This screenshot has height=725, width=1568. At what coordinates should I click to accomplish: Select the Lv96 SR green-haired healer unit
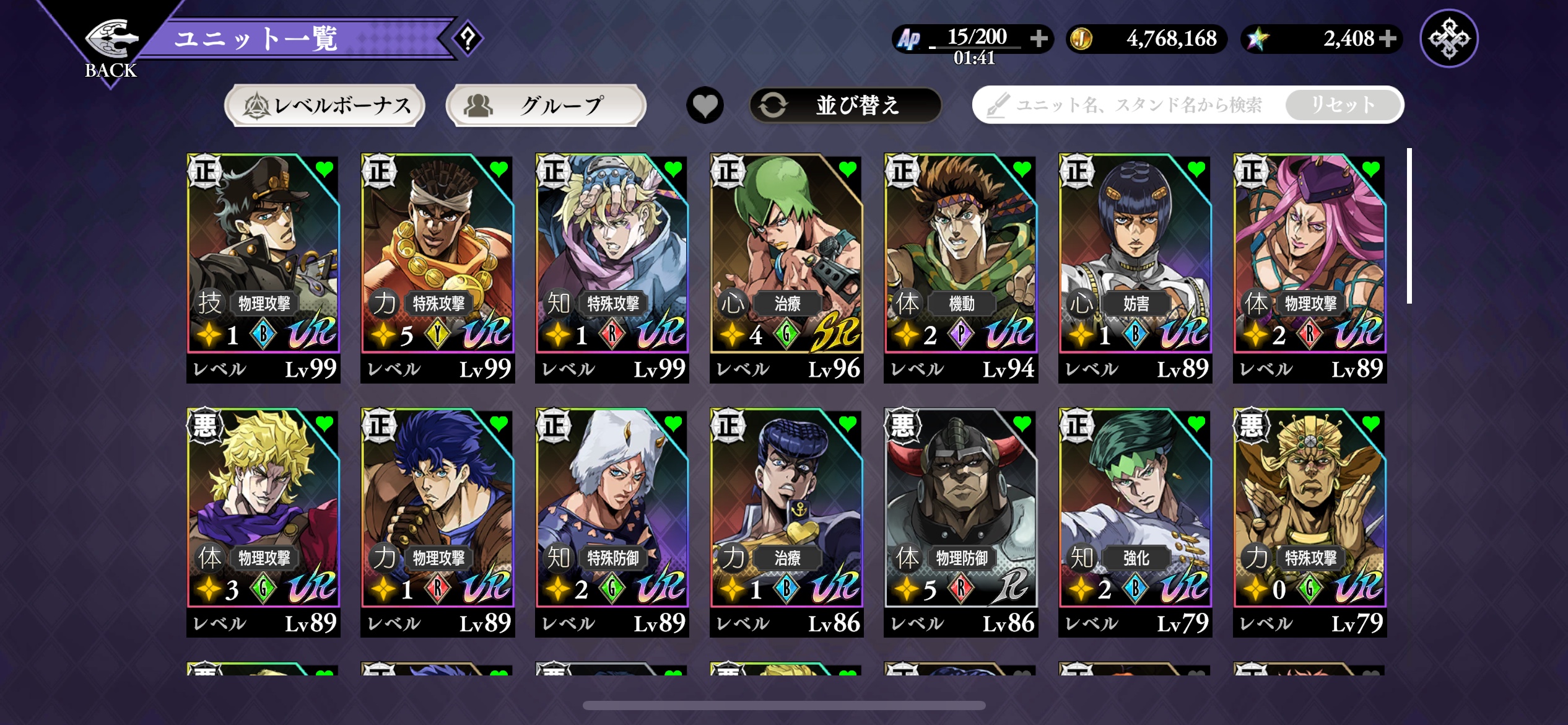tap(786, 268)
